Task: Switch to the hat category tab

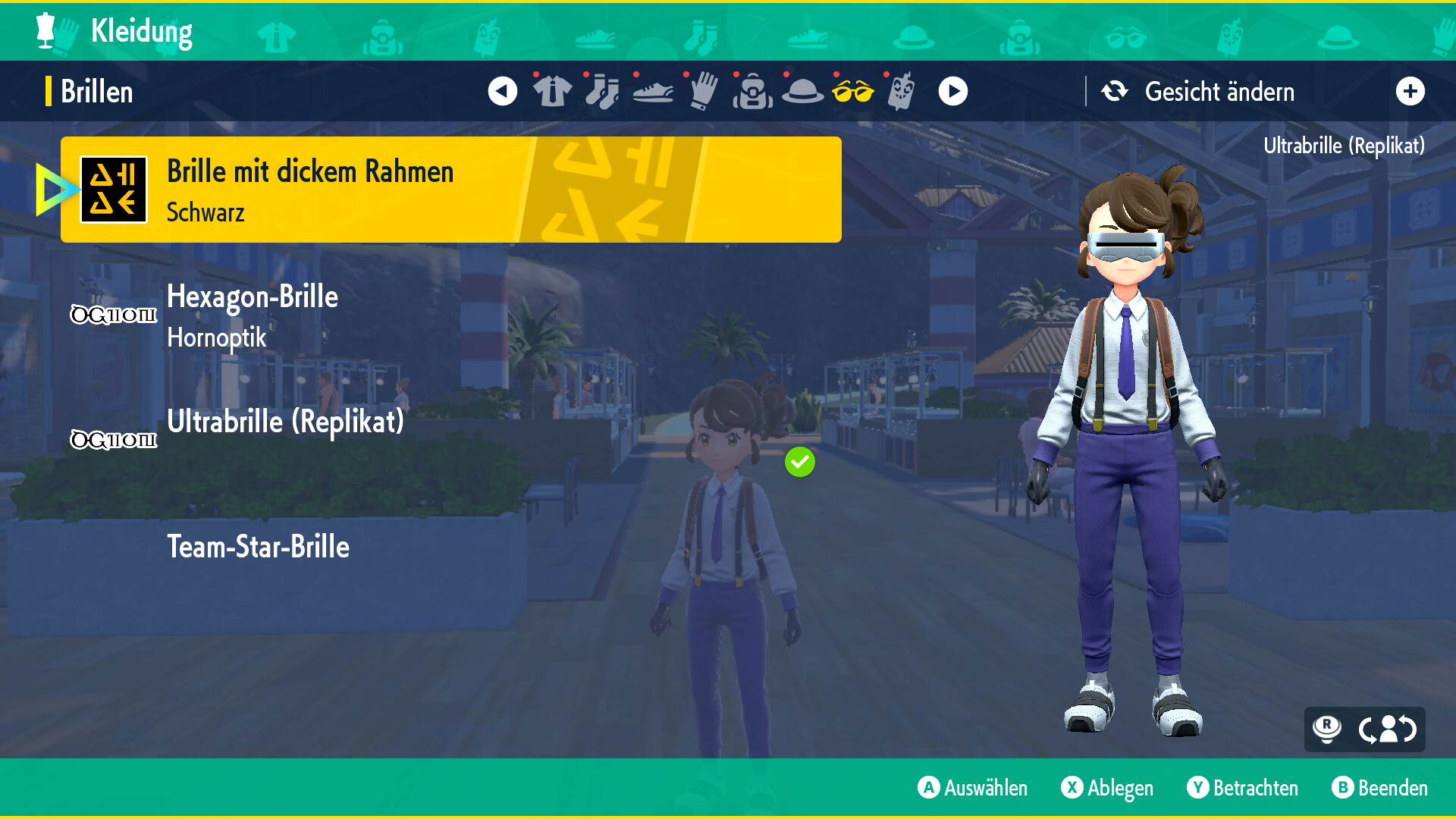Action: point(802,92)
